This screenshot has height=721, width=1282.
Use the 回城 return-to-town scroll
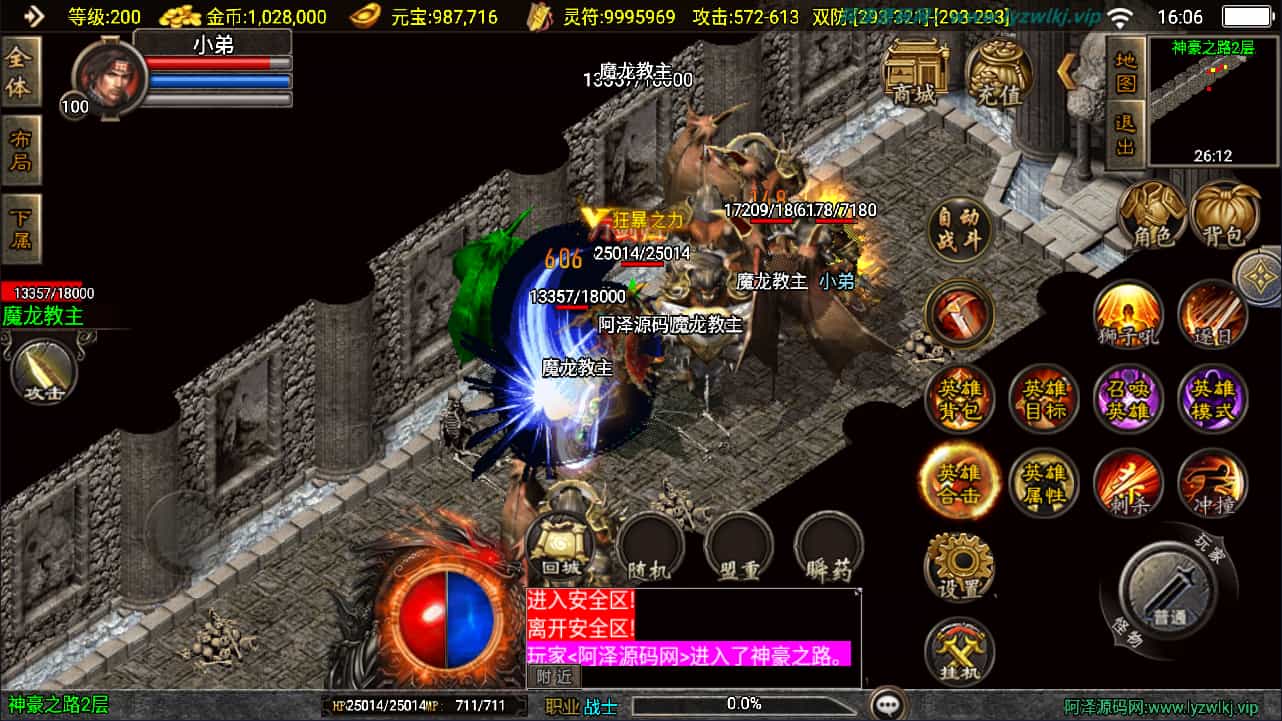coord(560,548)
